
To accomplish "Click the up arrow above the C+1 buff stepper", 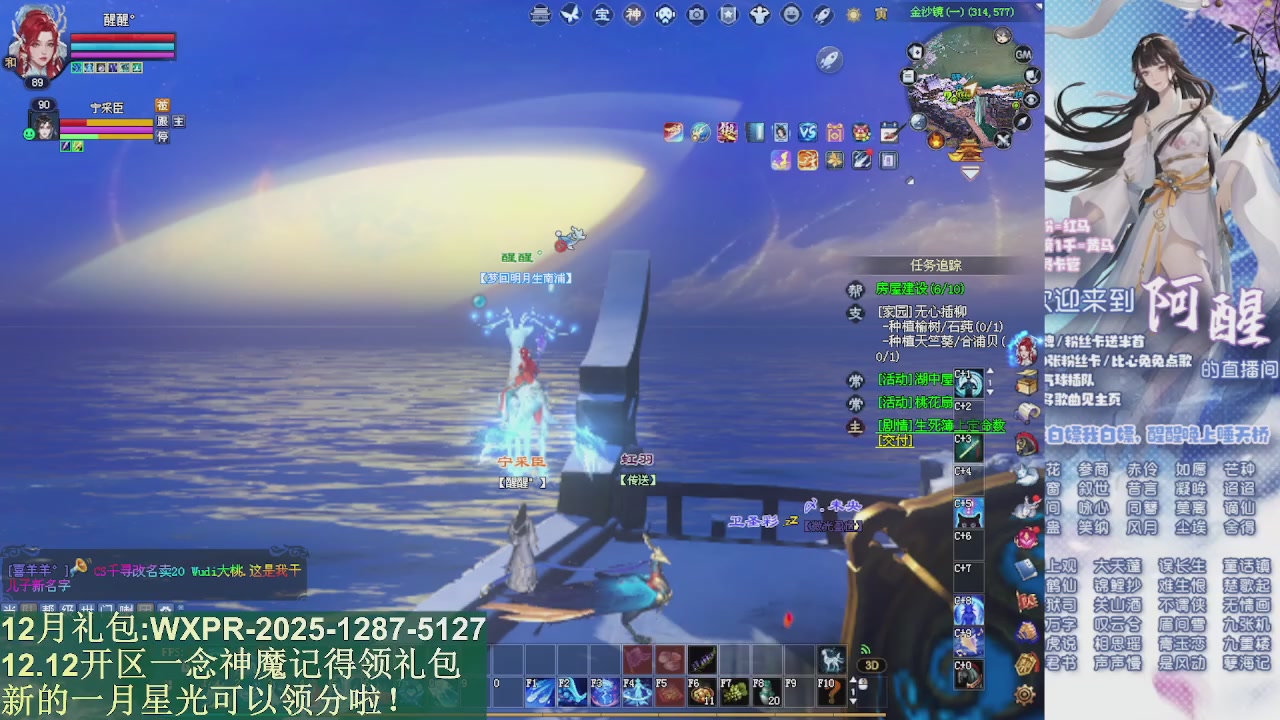I will pyautogui.click(x=990, y=371).
